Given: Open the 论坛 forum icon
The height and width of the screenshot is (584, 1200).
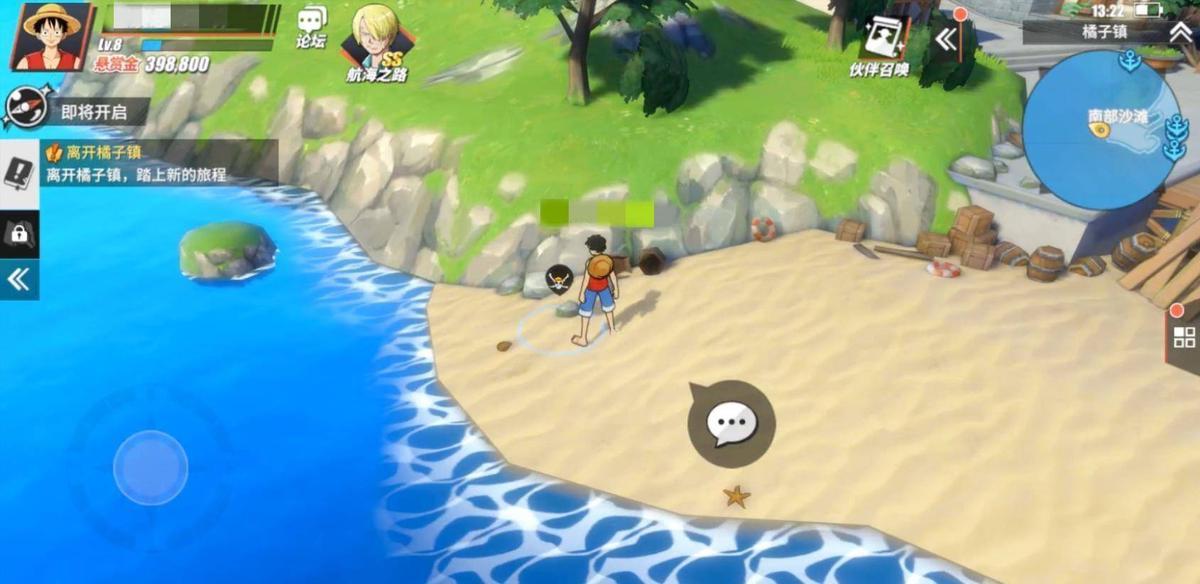Looking at the screenshot, I should (312, 25).
